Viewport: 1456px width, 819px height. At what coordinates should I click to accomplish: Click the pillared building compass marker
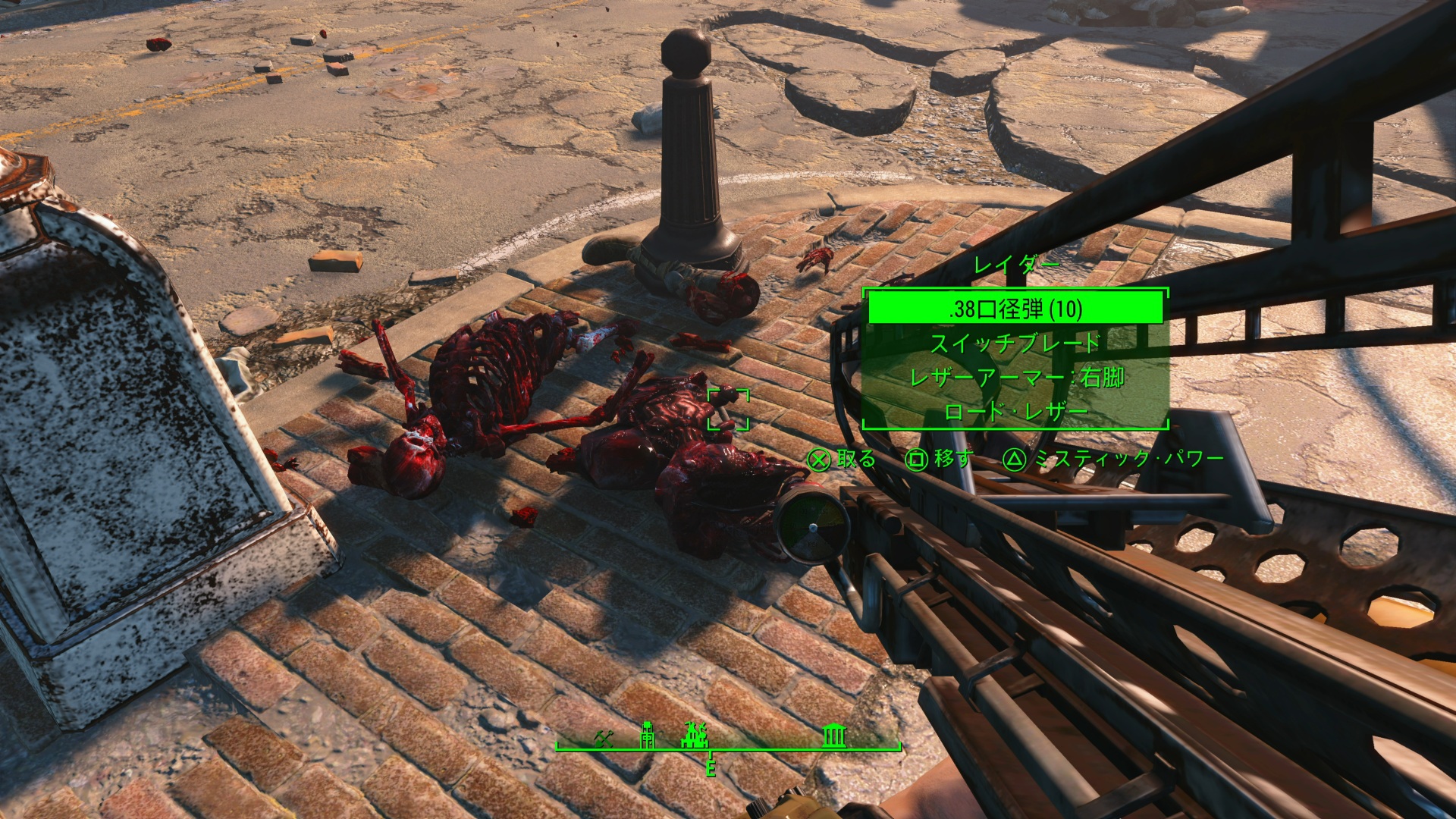tap(834, 735)
